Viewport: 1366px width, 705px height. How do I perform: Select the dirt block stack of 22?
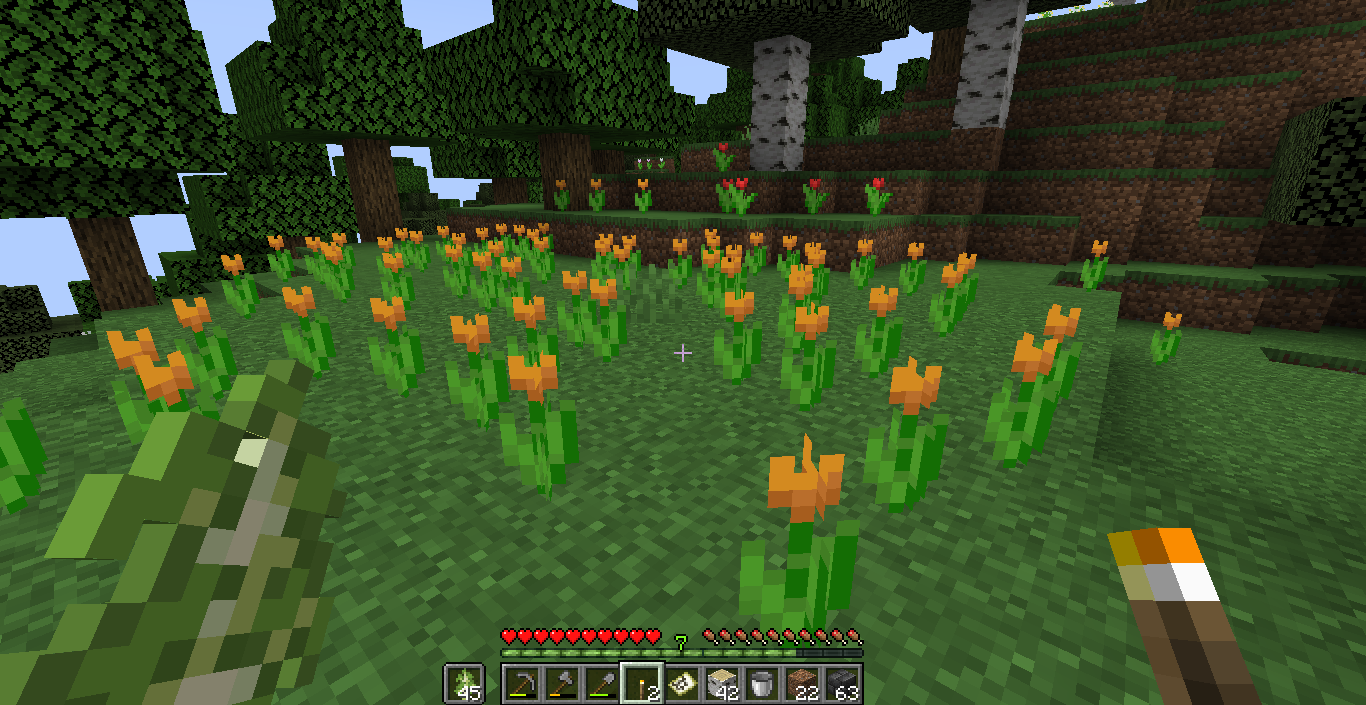802,684
